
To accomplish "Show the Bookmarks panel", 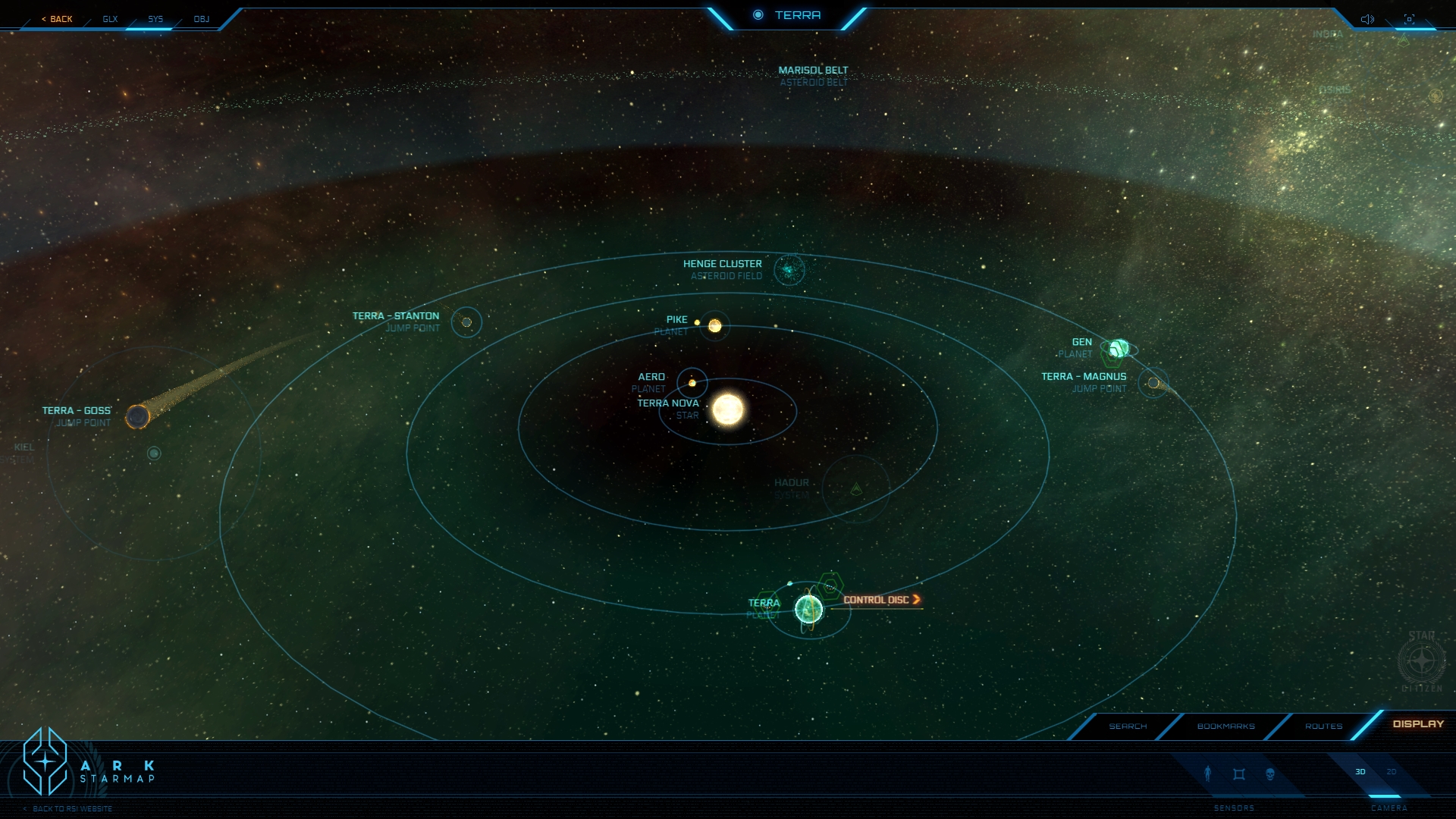I will click(x=1225, y=726).
